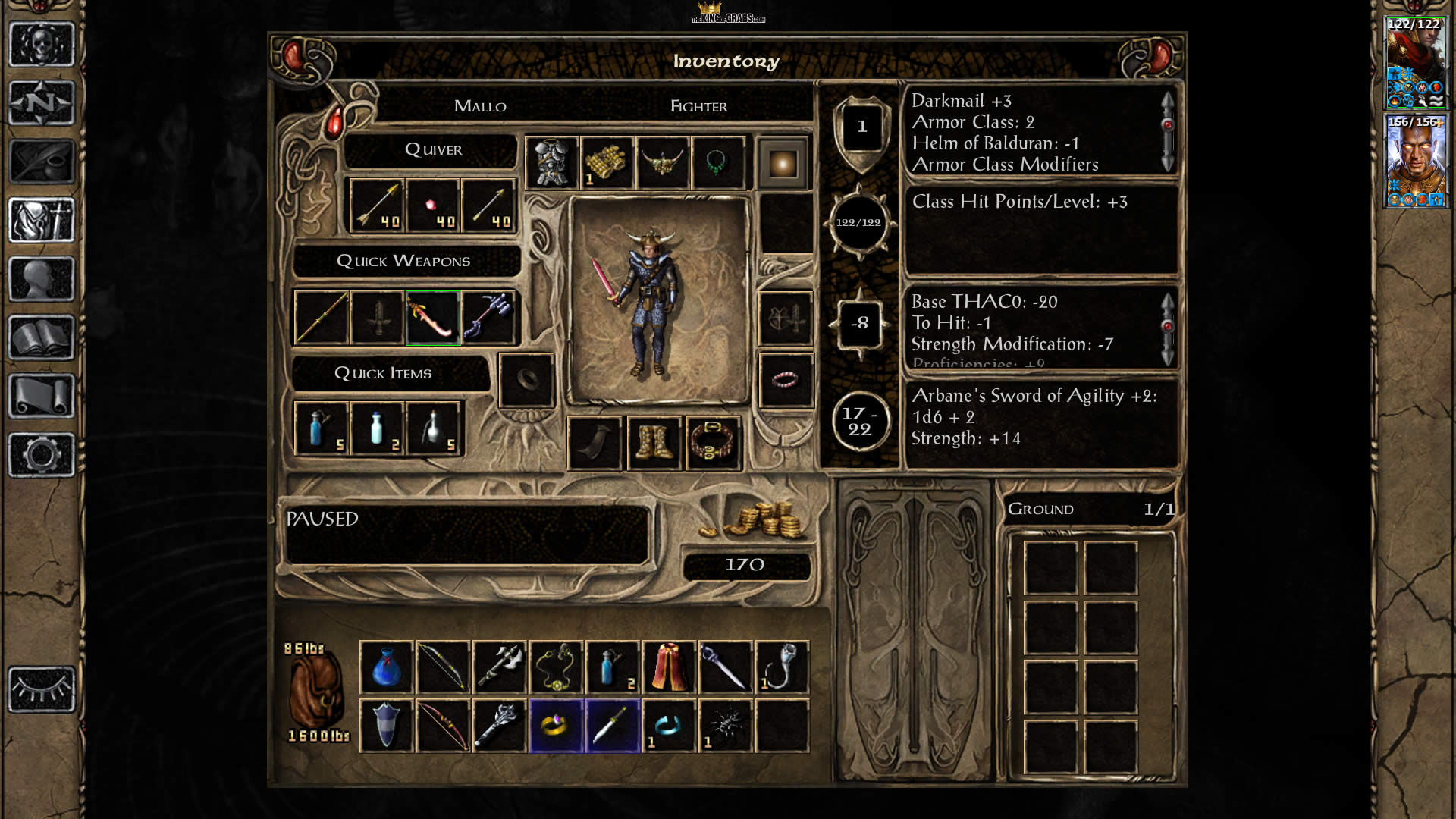Open the priest scroll icon
Image resolution: width=1456 pixels, height=819 pixels.
coord(42,396)
